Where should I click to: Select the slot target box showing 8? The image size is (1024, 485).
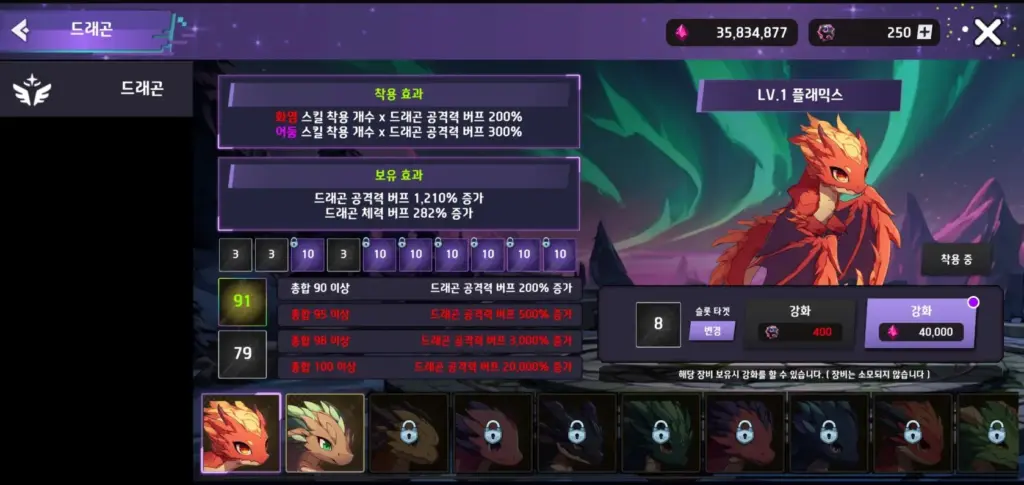coord(658,324)
